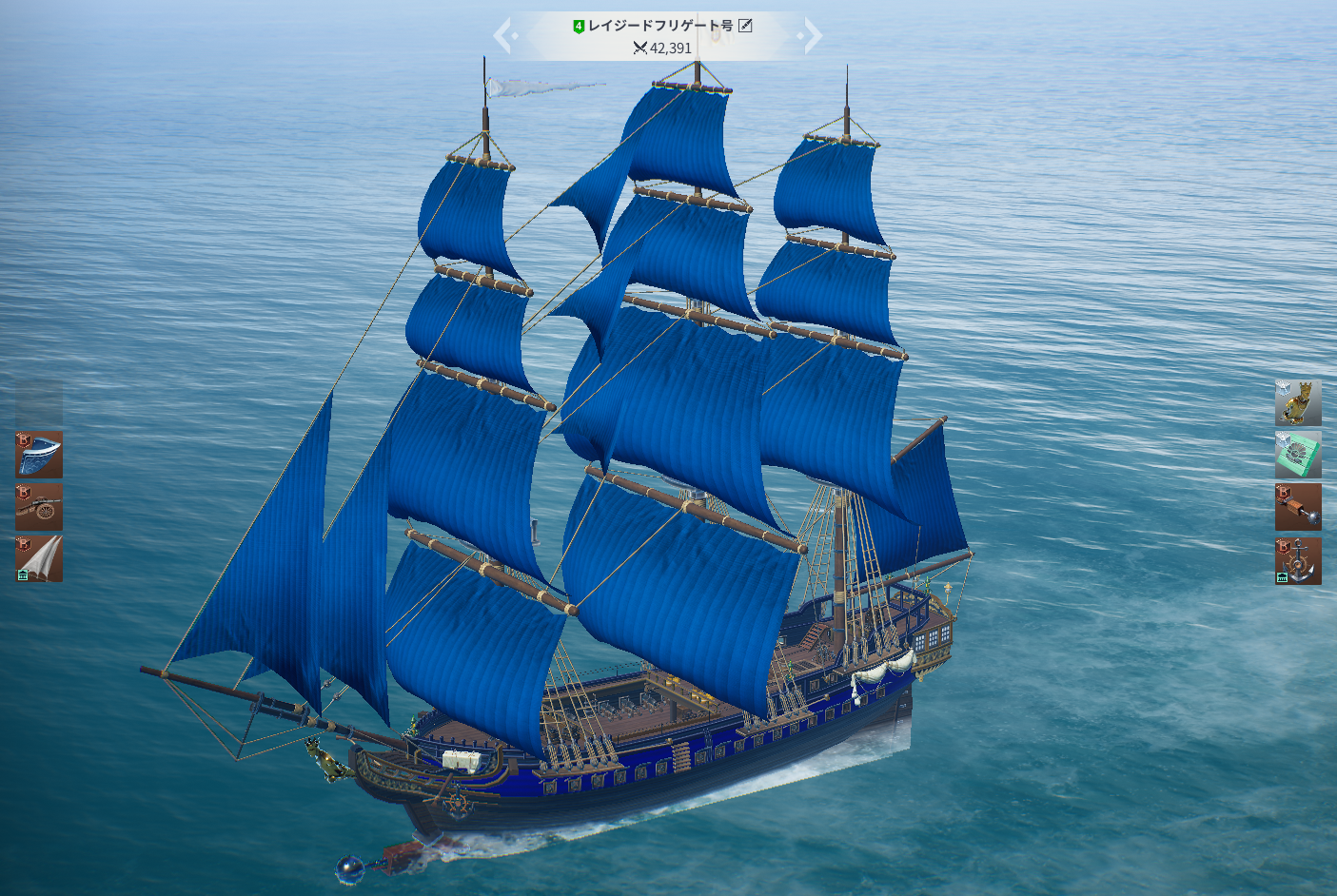
Task: Select the spiked mace ram slot
Action: coord(1298,507)
